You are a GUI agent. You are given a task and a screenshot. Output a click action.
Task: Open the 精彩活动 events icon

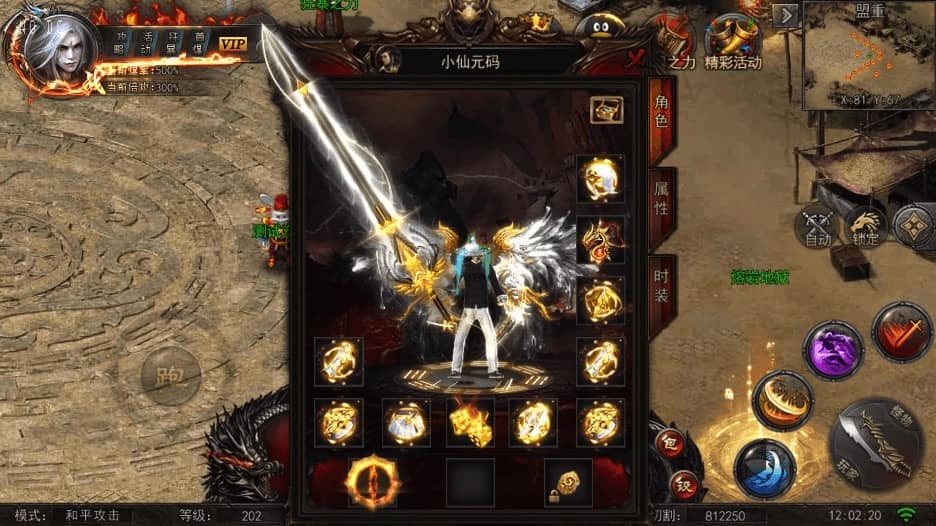(733, 45)
